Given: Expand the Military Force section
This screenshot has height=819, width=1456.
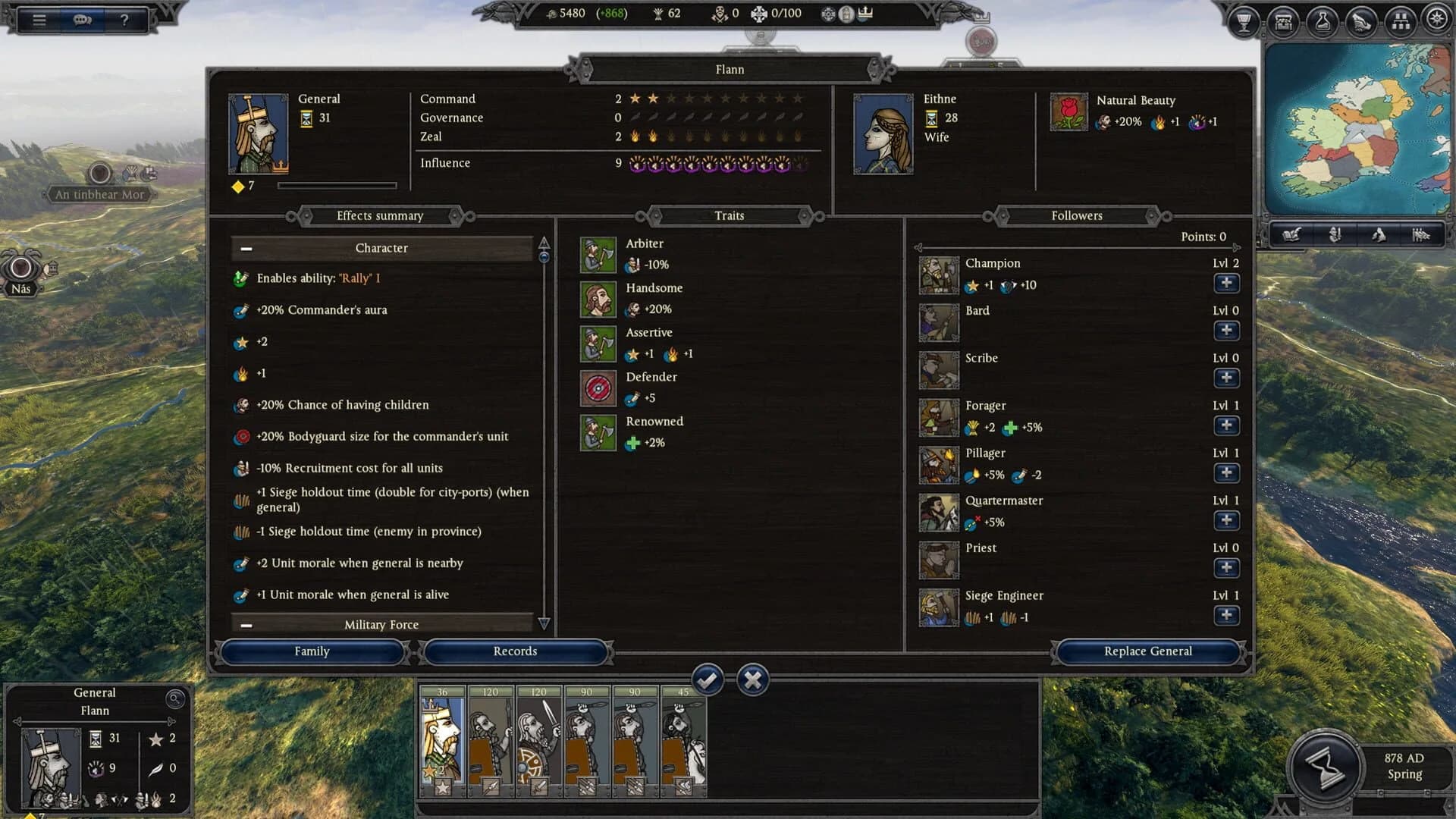Looking at the screenshot, I should (x=245, y=625).
